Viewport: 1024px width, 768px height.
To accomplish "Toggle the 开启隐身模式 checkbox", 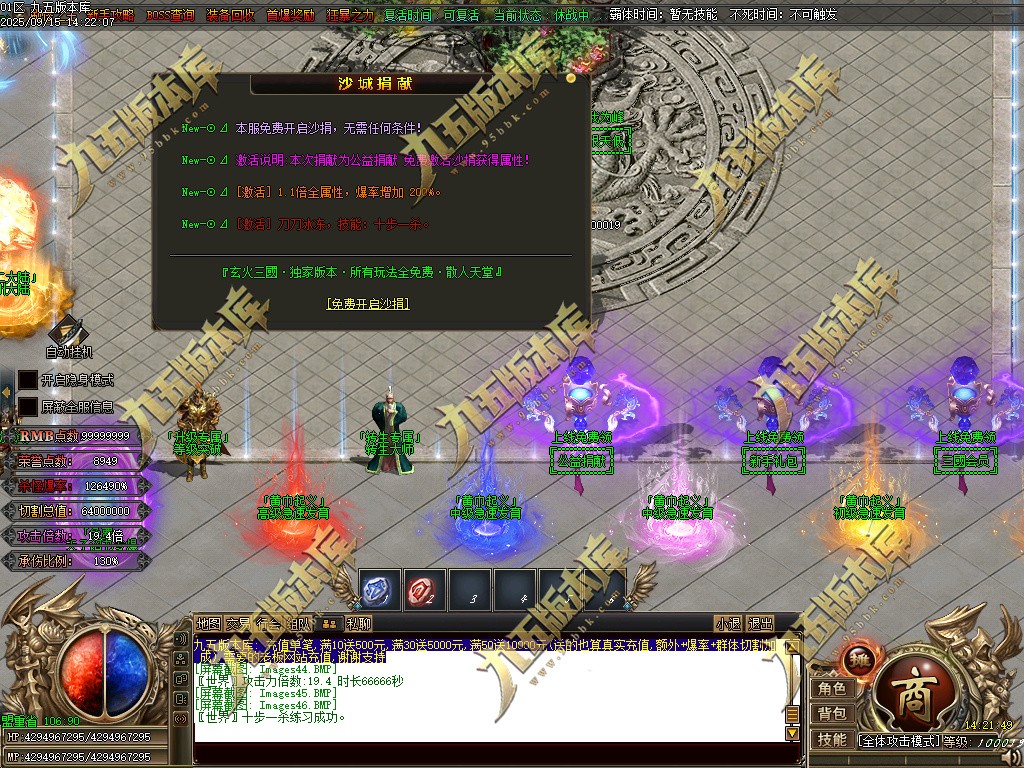I will (x=28, y=380).
